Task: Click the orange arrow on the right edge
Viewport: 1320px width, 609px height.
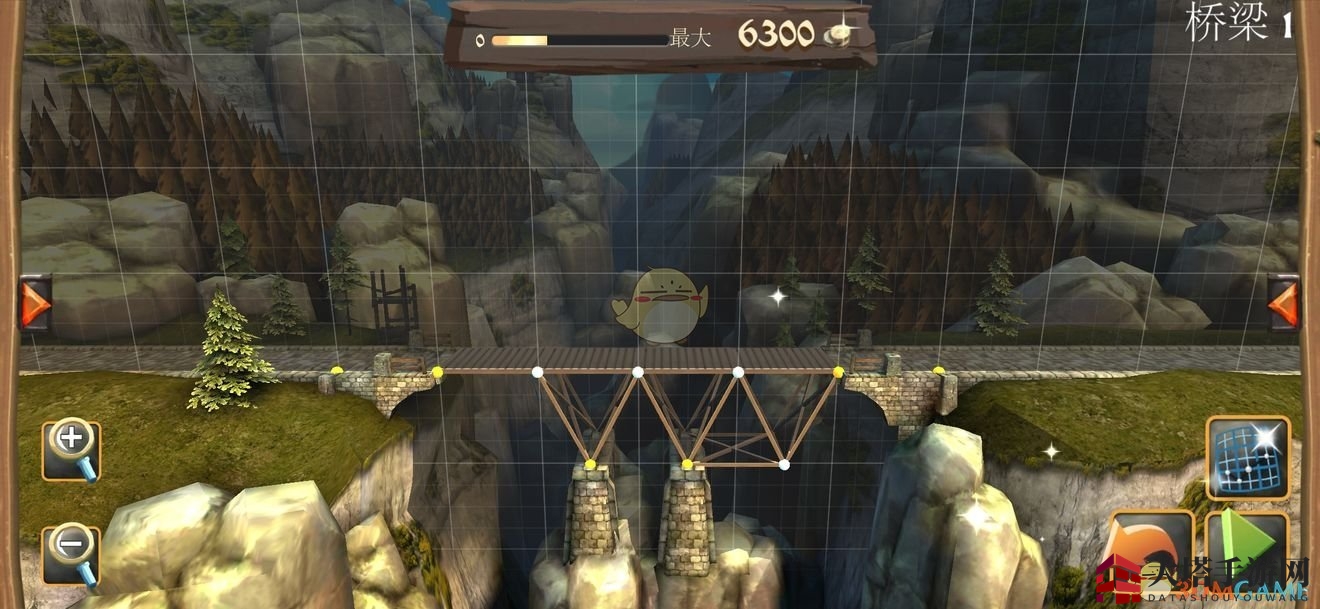Action: (1283, 303)
